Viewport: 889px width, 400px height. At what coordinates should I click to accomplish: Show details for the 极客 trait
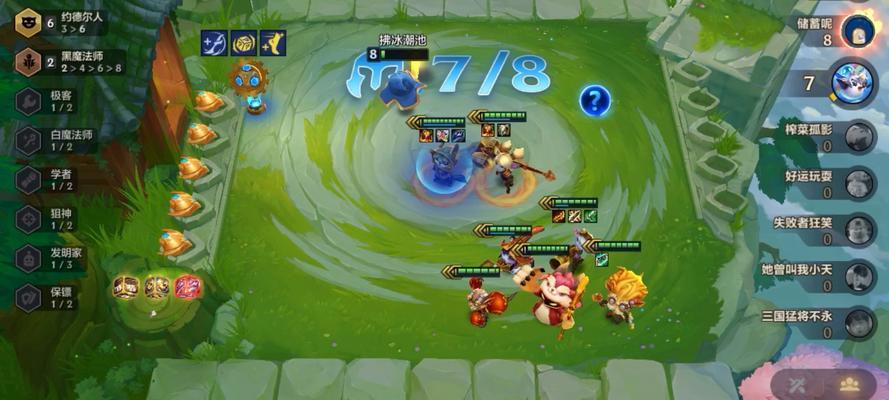(48, 101)
